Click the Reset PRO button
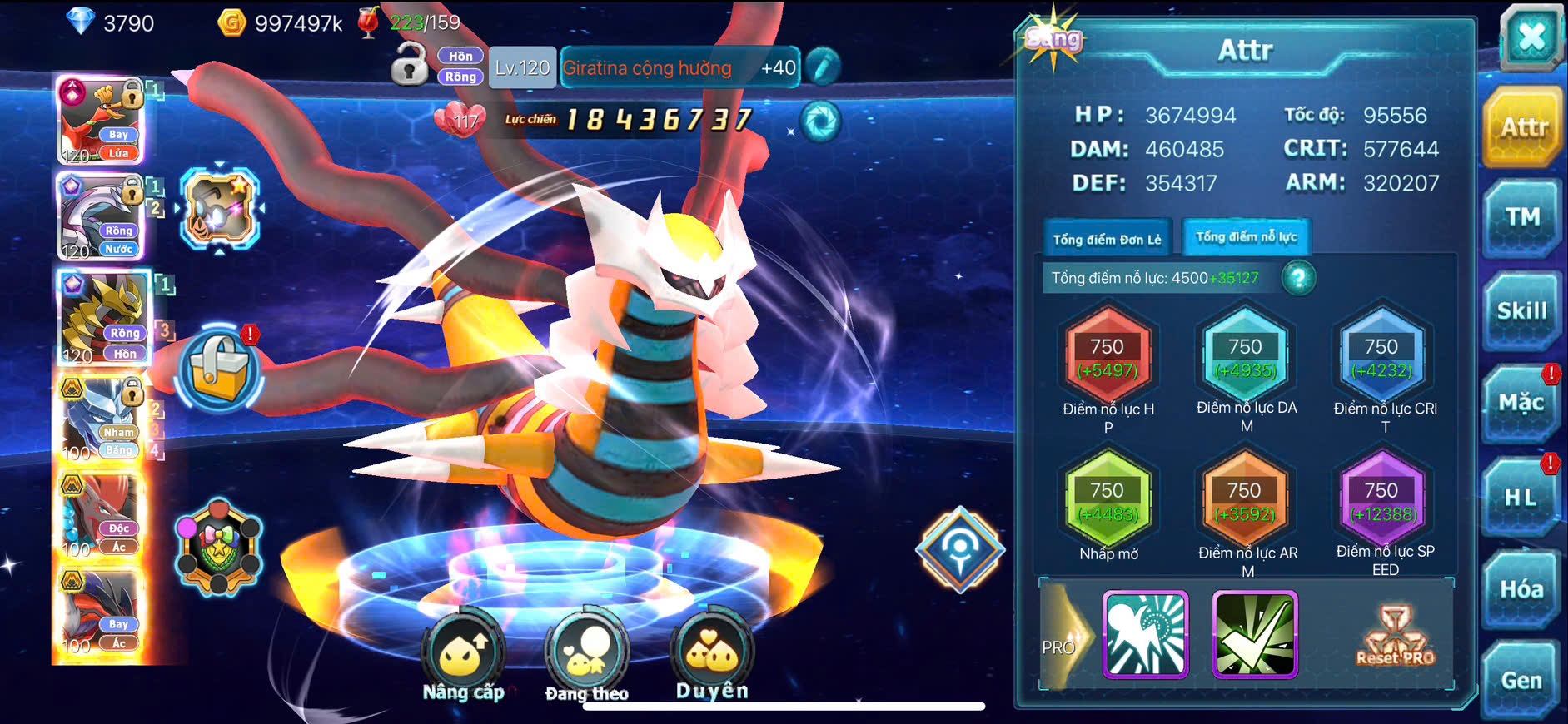Image resolution: width=1568 pixels, height=724 pixels. 1395,637
